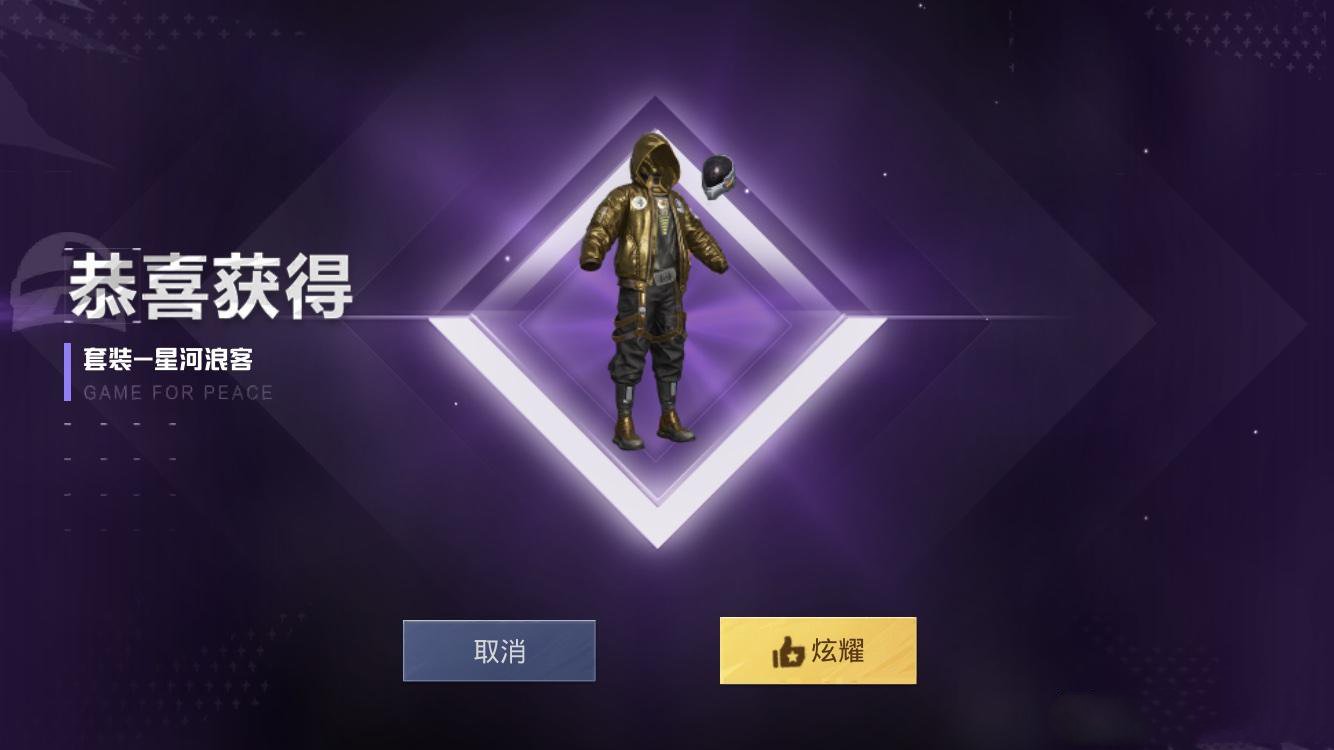Image resolution: width=1334 pixels, height=750 pixels.
Task: Select the motorcycle helmet item icon
Action: (718, 175)
